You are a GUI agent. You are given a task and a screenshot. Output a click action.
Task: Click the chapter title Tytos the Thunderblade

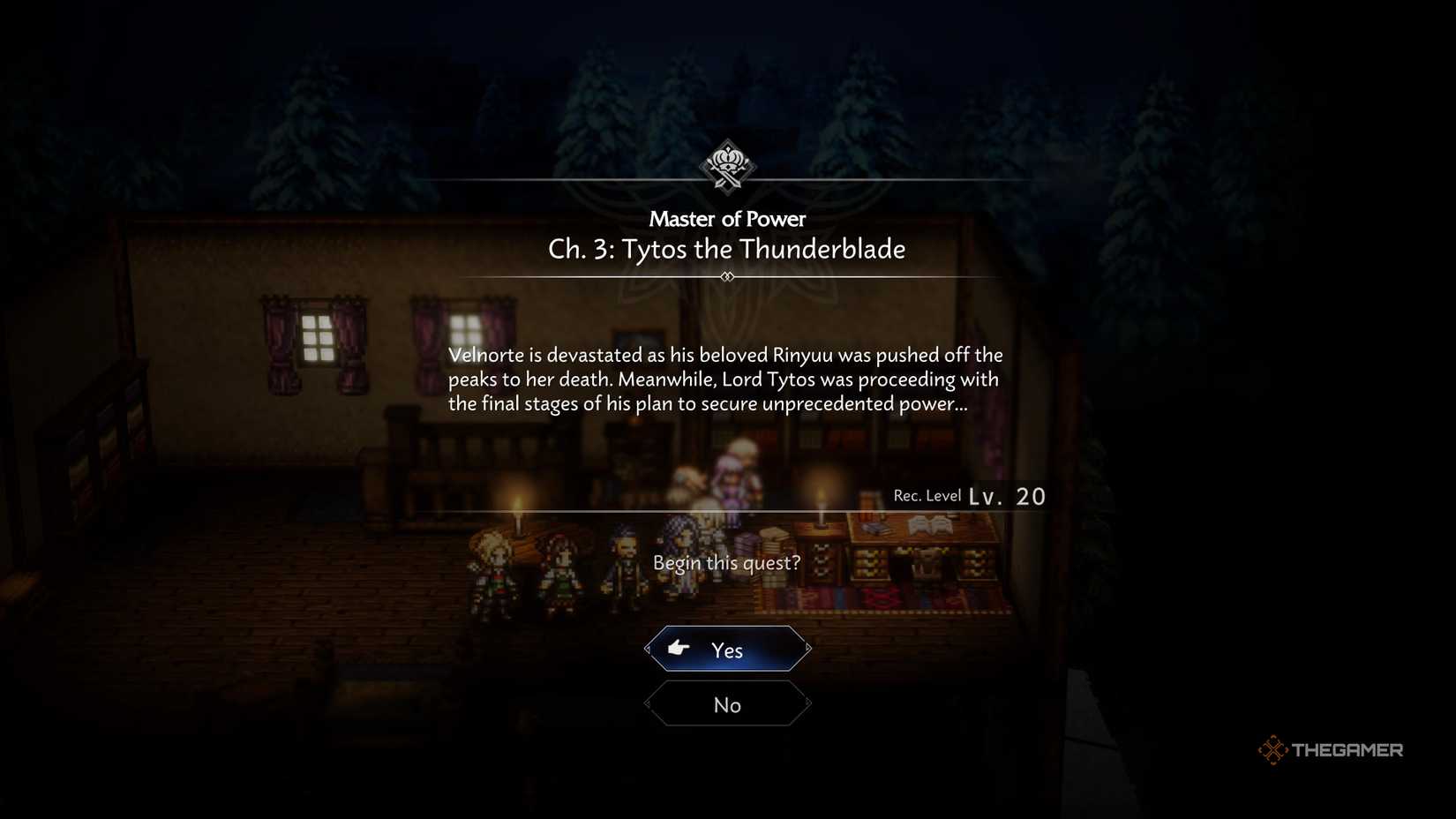726,249
